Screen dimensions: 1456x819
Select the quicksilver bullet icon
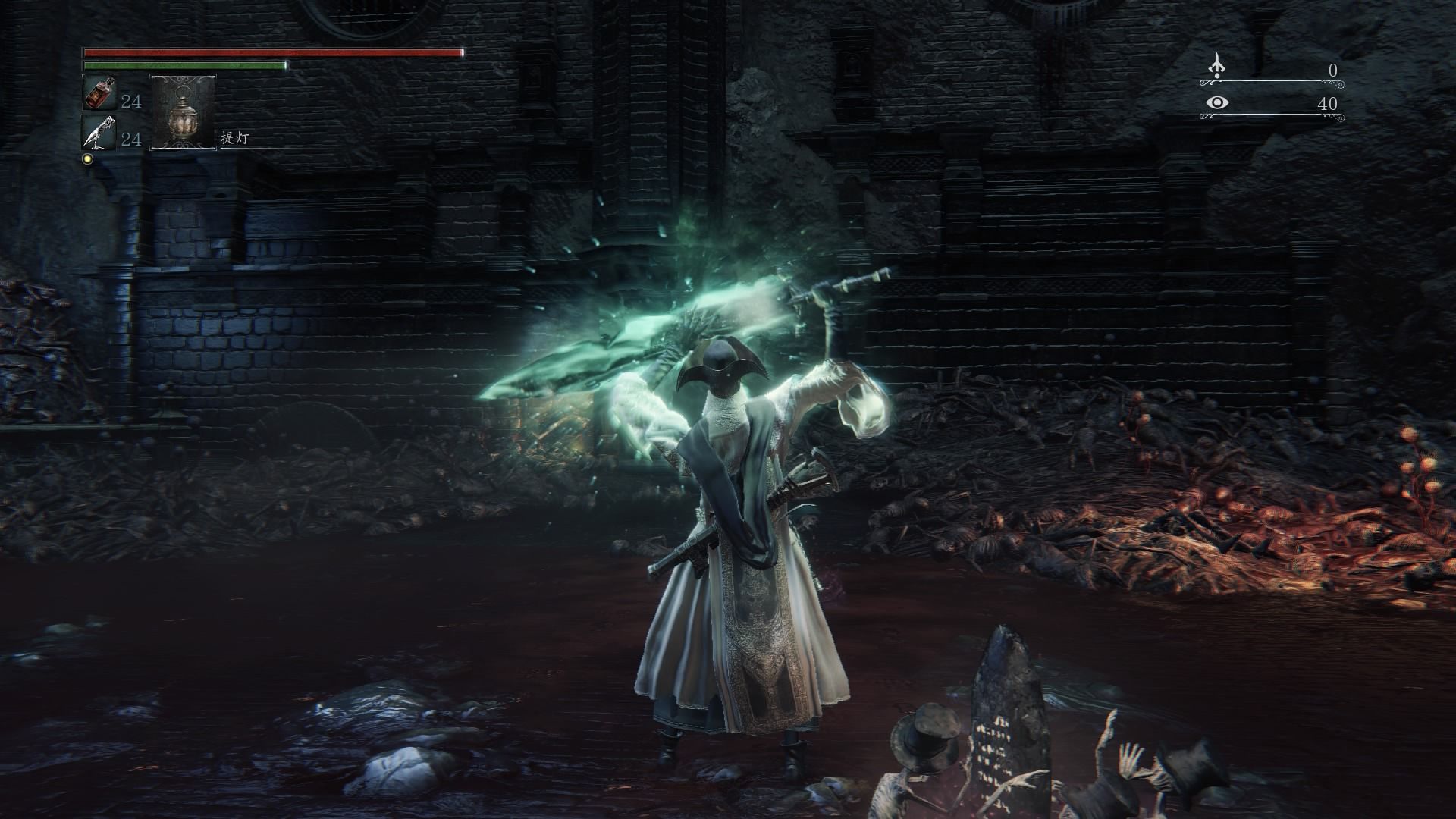[x=99, y=133]
